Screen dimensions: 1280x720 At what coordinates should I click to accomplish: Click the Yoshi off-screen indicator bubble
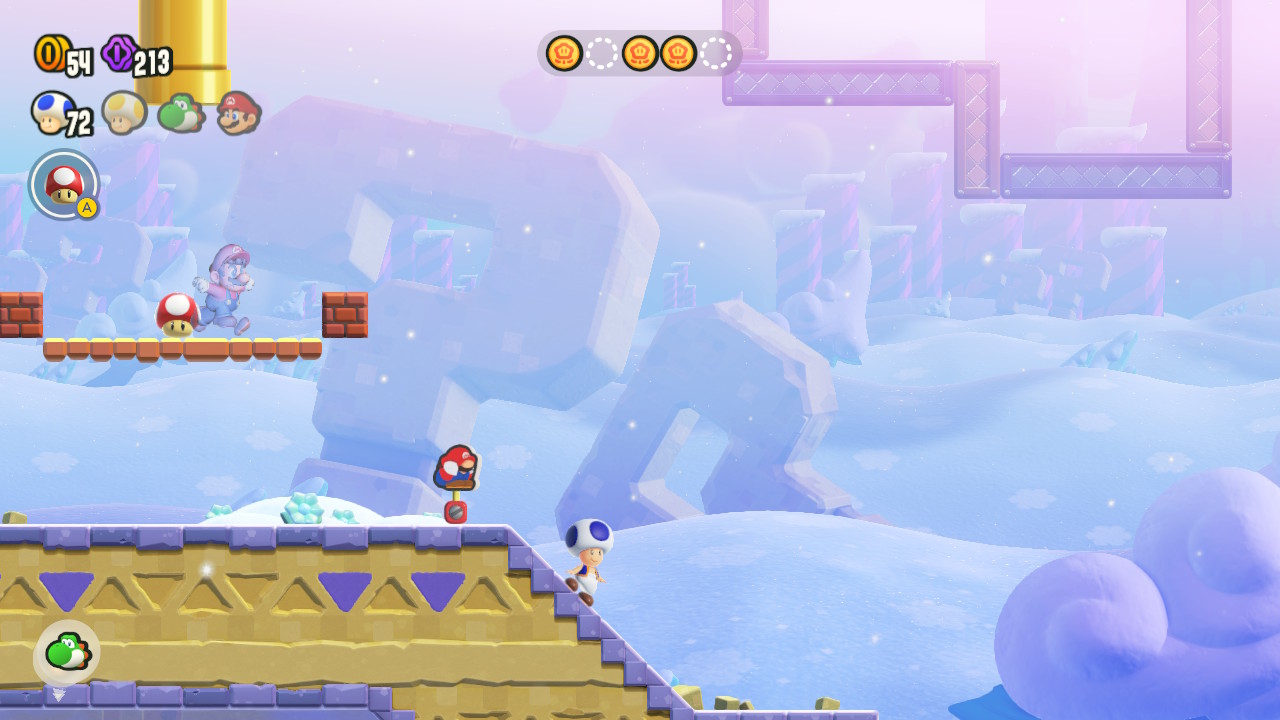(x=66, y=653)
